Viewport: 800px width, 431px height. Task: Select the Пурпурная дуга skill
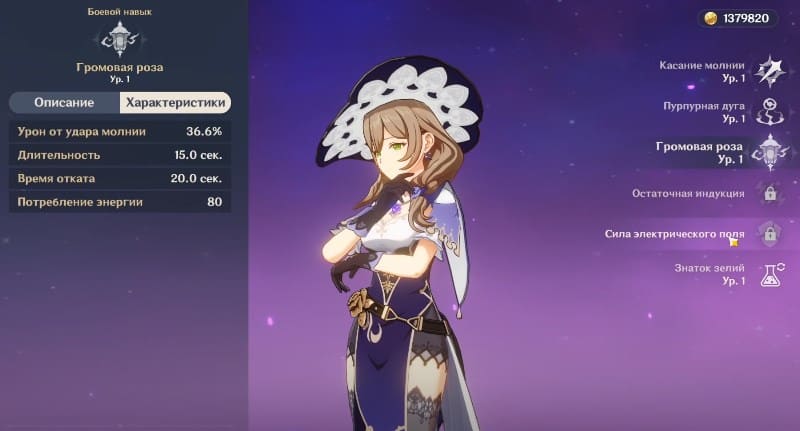pos(769,111)
